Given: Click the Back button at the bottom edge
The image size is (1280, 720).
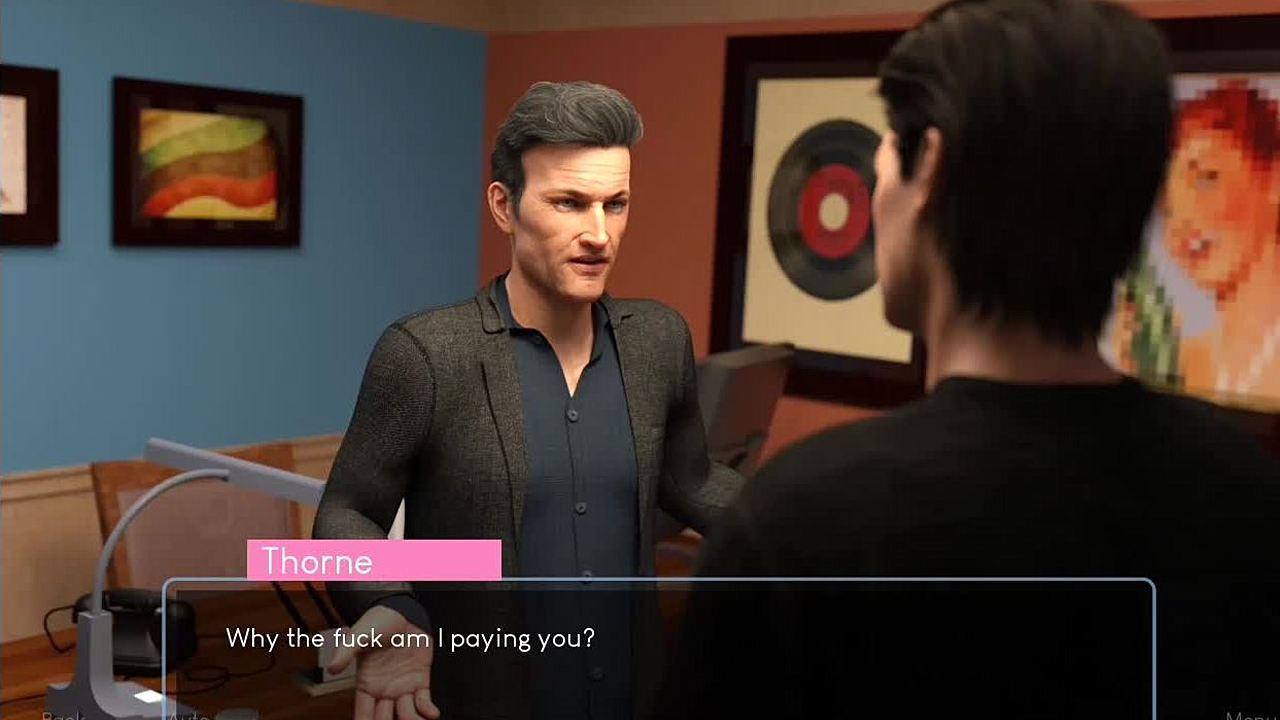Looking at the screenshot, I should click(x=64, y=715).
